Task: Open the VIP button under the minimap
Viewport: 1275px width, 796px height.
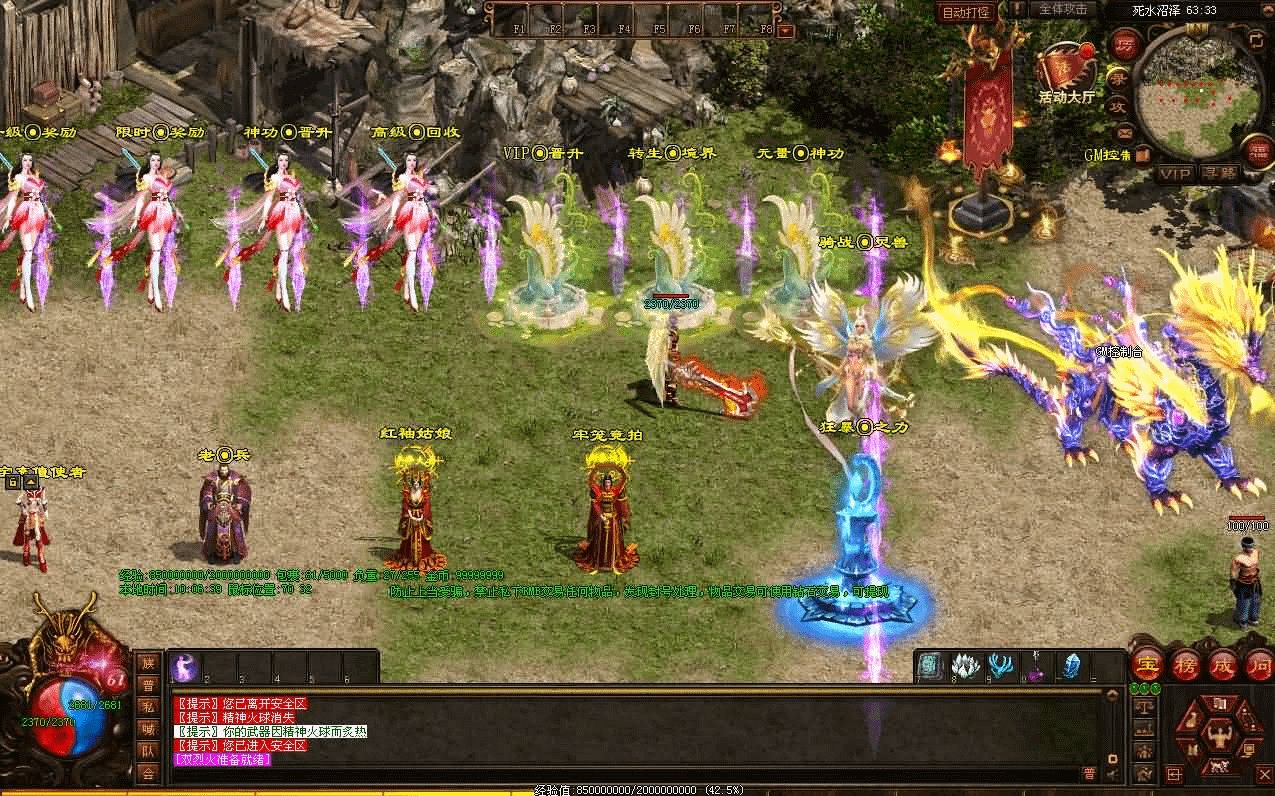Action: pyautogui.click(x=1176, y=174)
